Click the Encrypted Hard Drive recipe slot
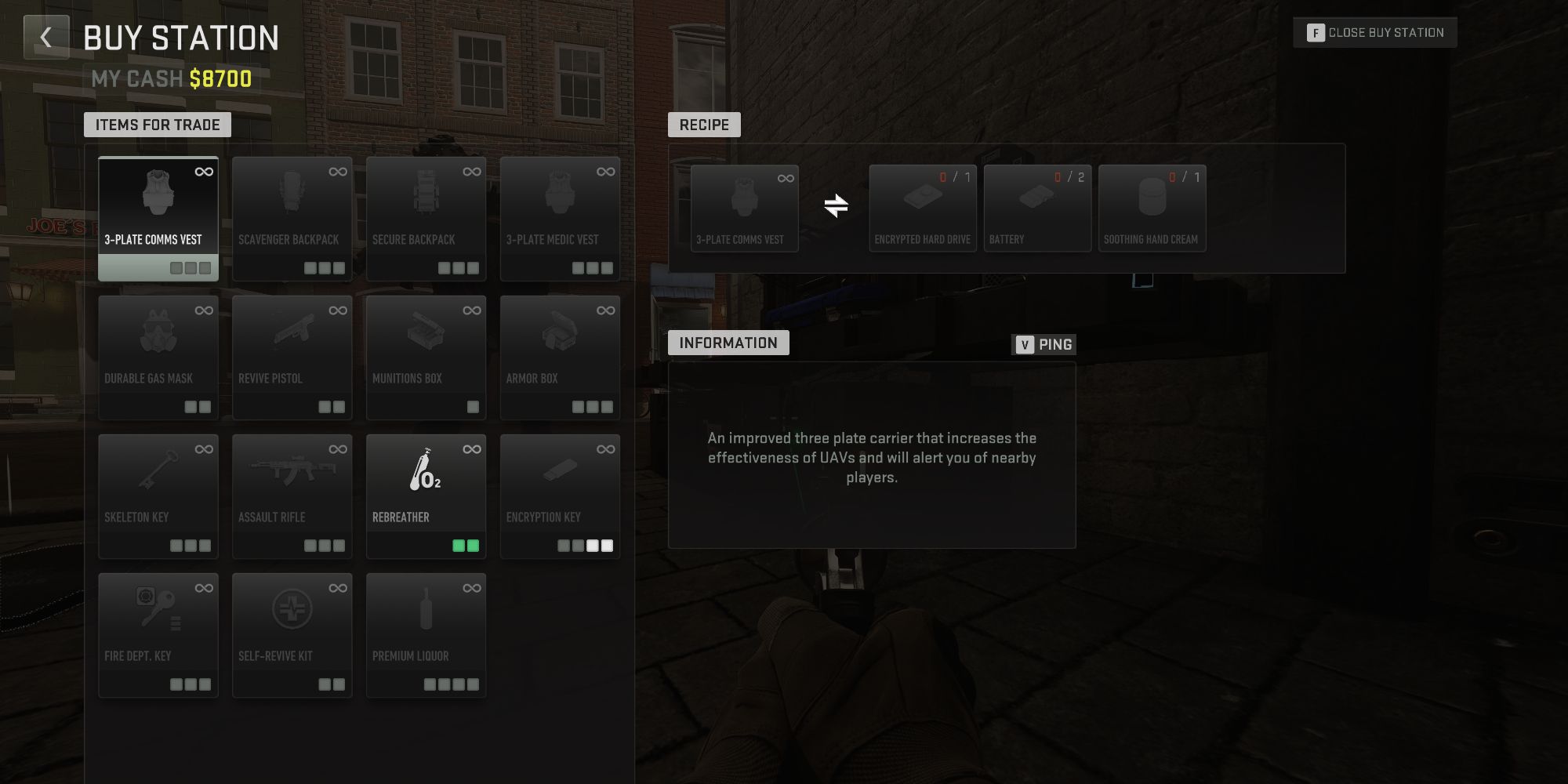 (922, 204)
